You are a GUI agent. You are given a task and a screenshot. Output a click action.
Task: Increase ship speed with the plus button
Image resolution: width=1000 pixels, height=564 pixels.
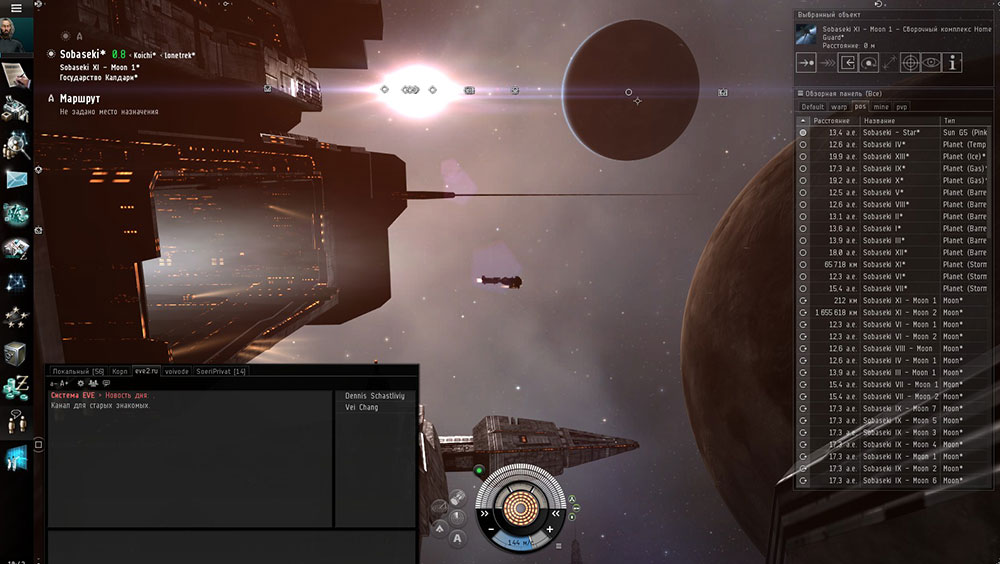[549, 528]
